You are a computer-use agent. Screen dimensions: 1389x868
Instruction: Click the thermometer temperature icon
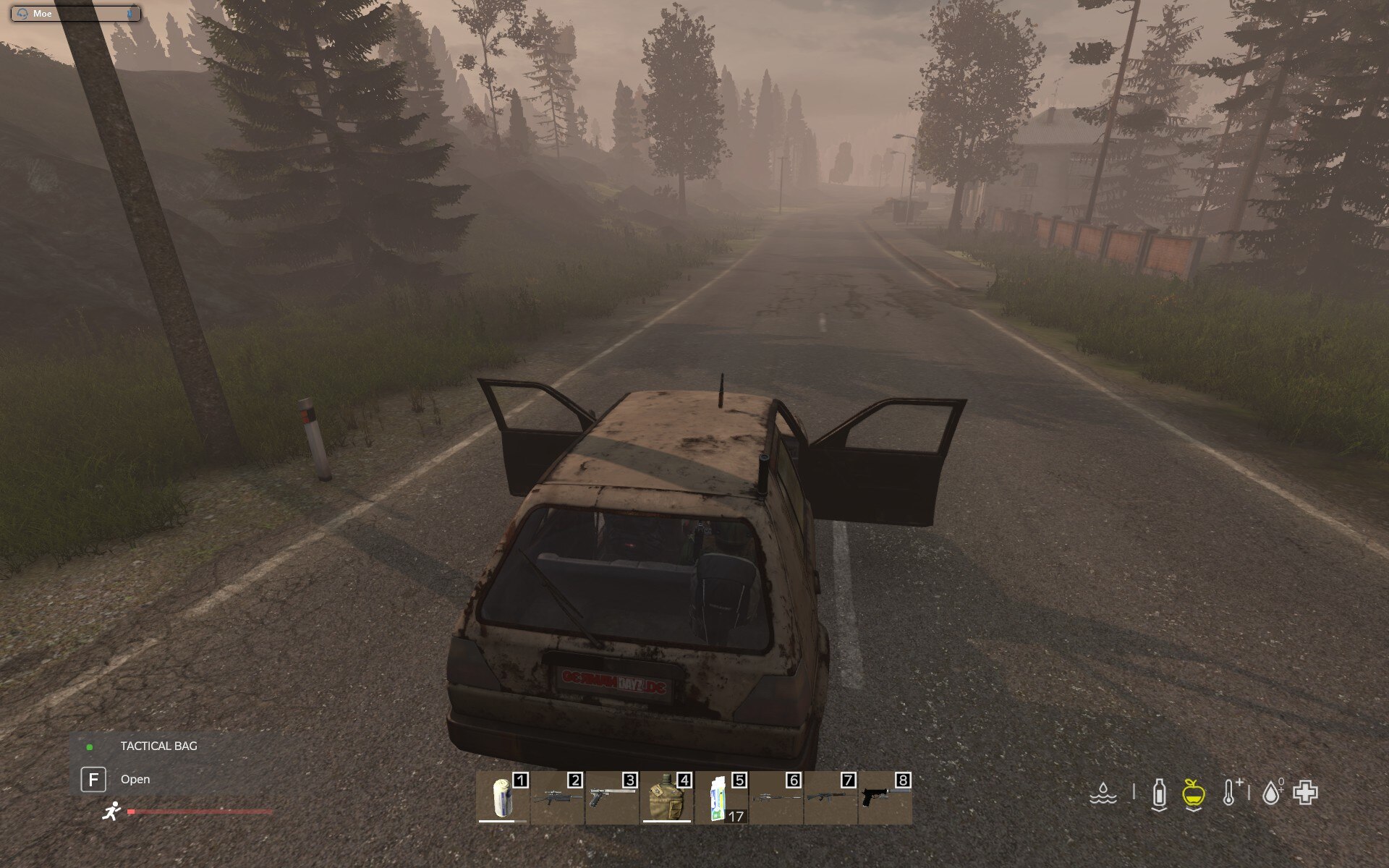[x=1231, y=793]
